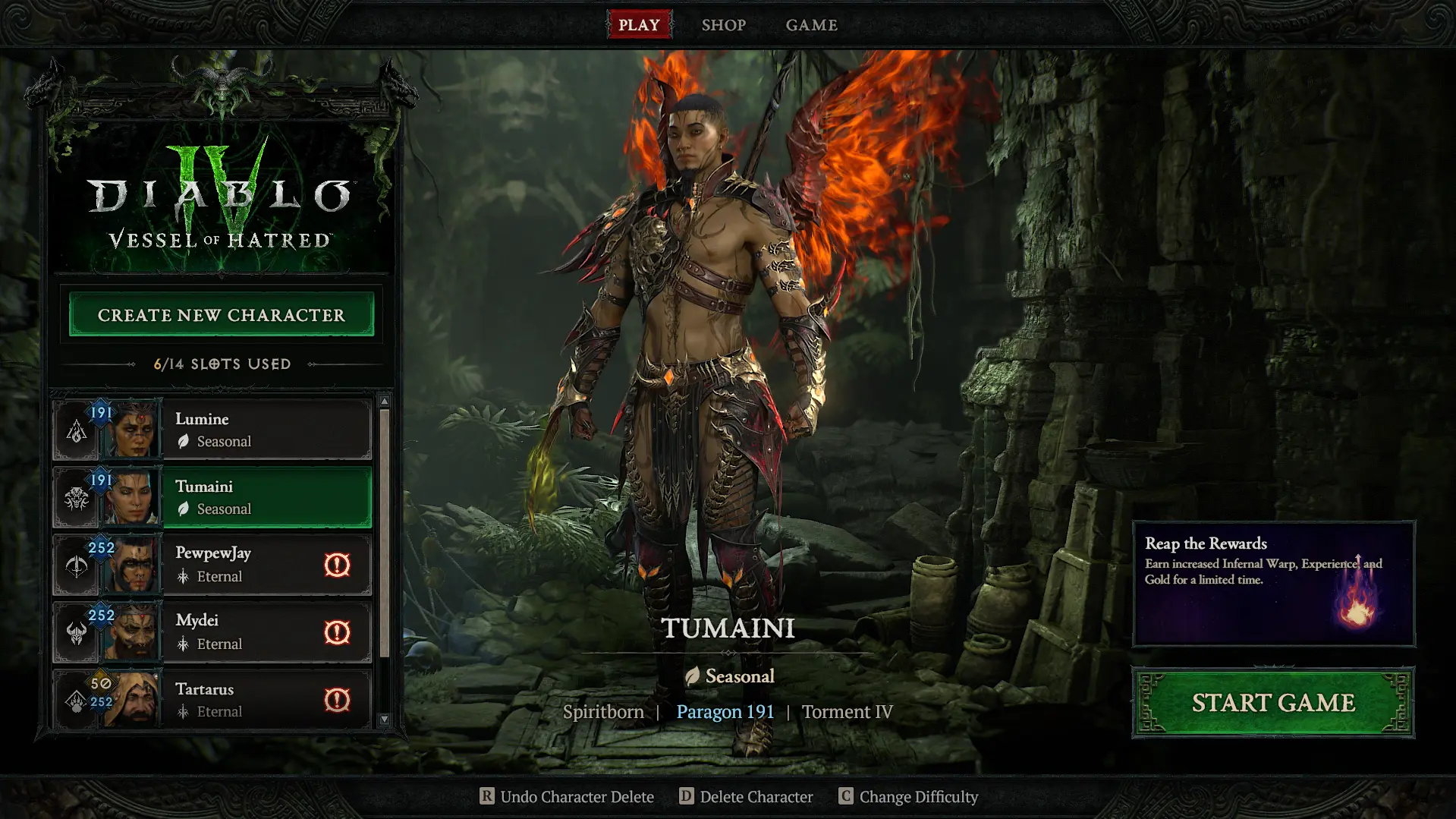Pick the Mydei character entry

pyautogui.click(x=243, y=632)
